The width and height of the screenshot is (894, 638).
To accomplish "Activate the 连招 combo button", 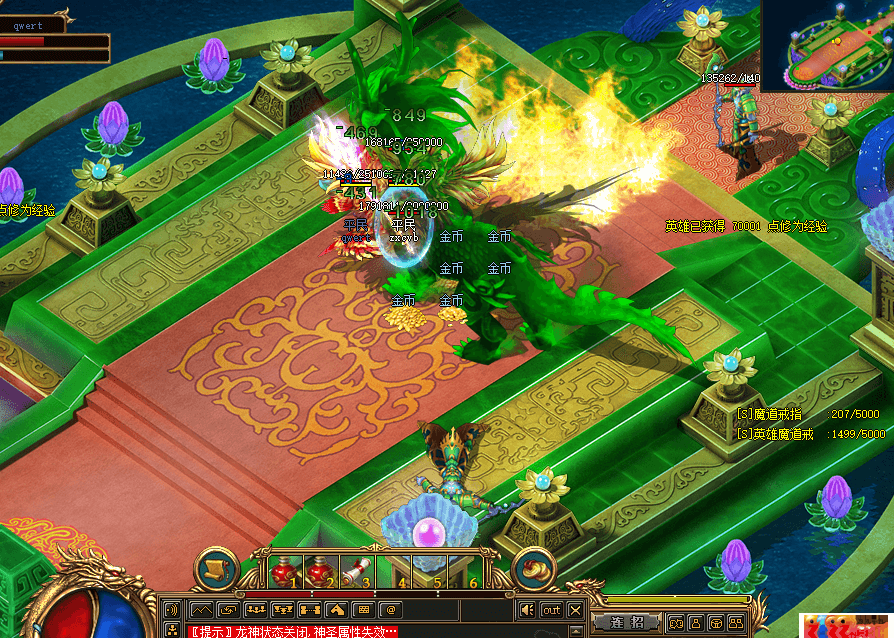I will [x=626, y=622].
